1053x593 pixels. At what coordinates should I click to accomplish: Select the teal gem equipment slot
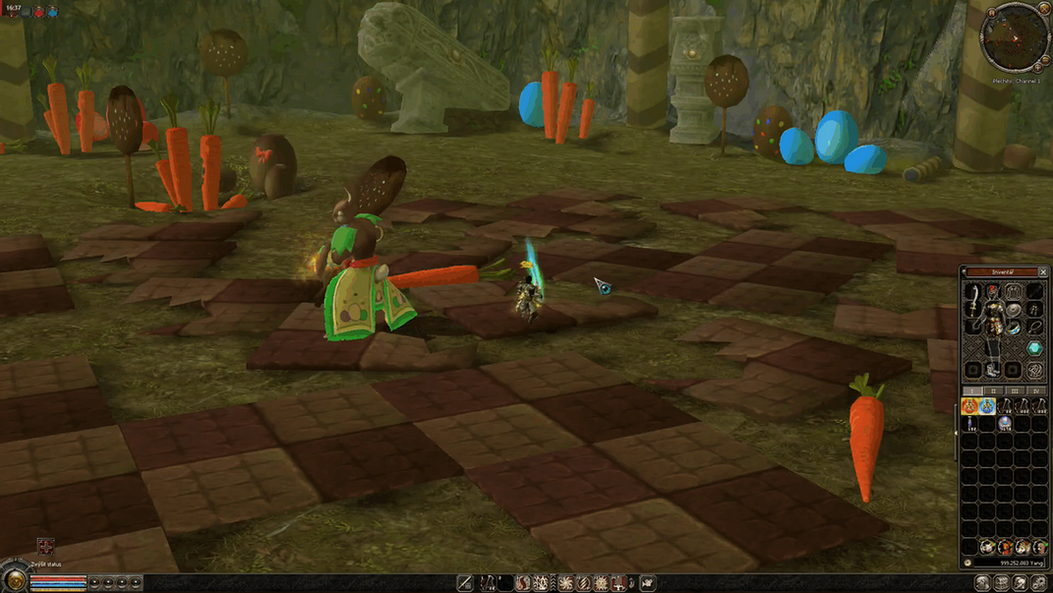tap(1035, 348)
